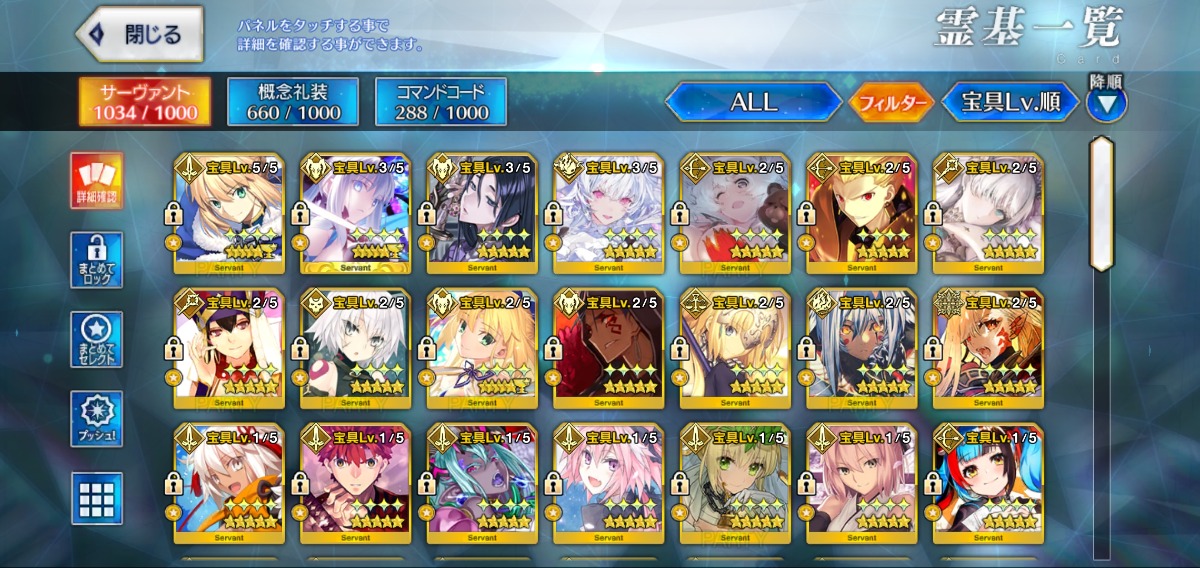Screen dimensions: 1200x568
Task: Tap the プッシュ! button
Action: (97, 418)
